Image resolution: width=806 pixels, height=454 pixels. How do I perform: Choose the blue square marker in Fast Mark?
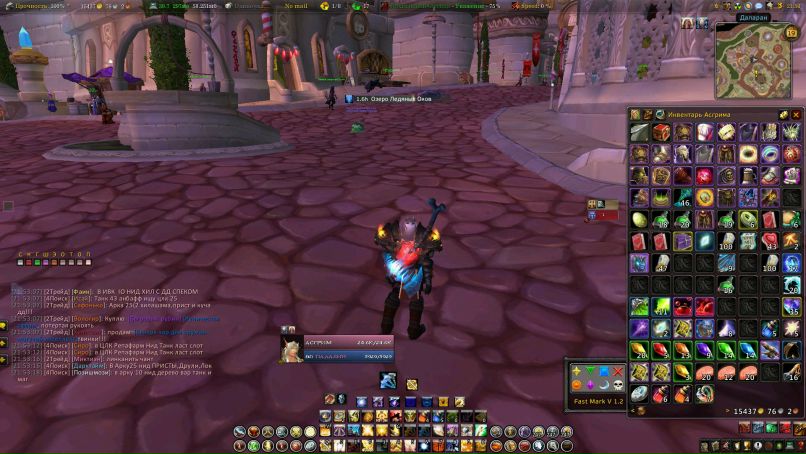605,372
